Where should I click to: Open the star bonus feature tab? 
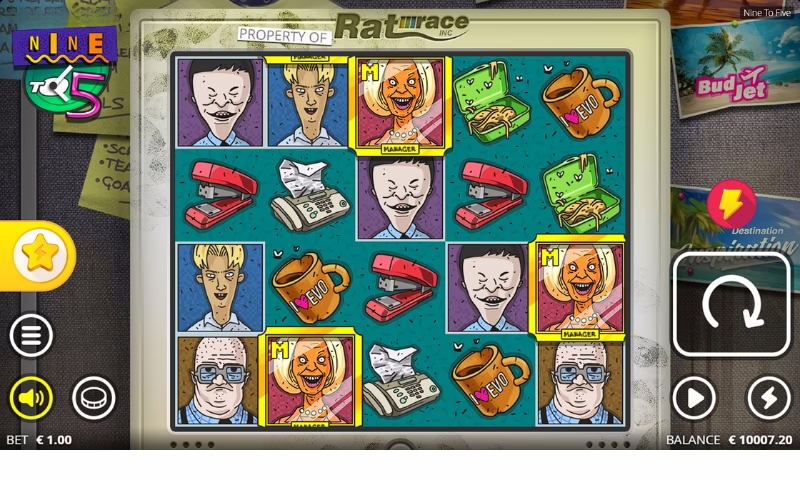[x=38, y=255]
